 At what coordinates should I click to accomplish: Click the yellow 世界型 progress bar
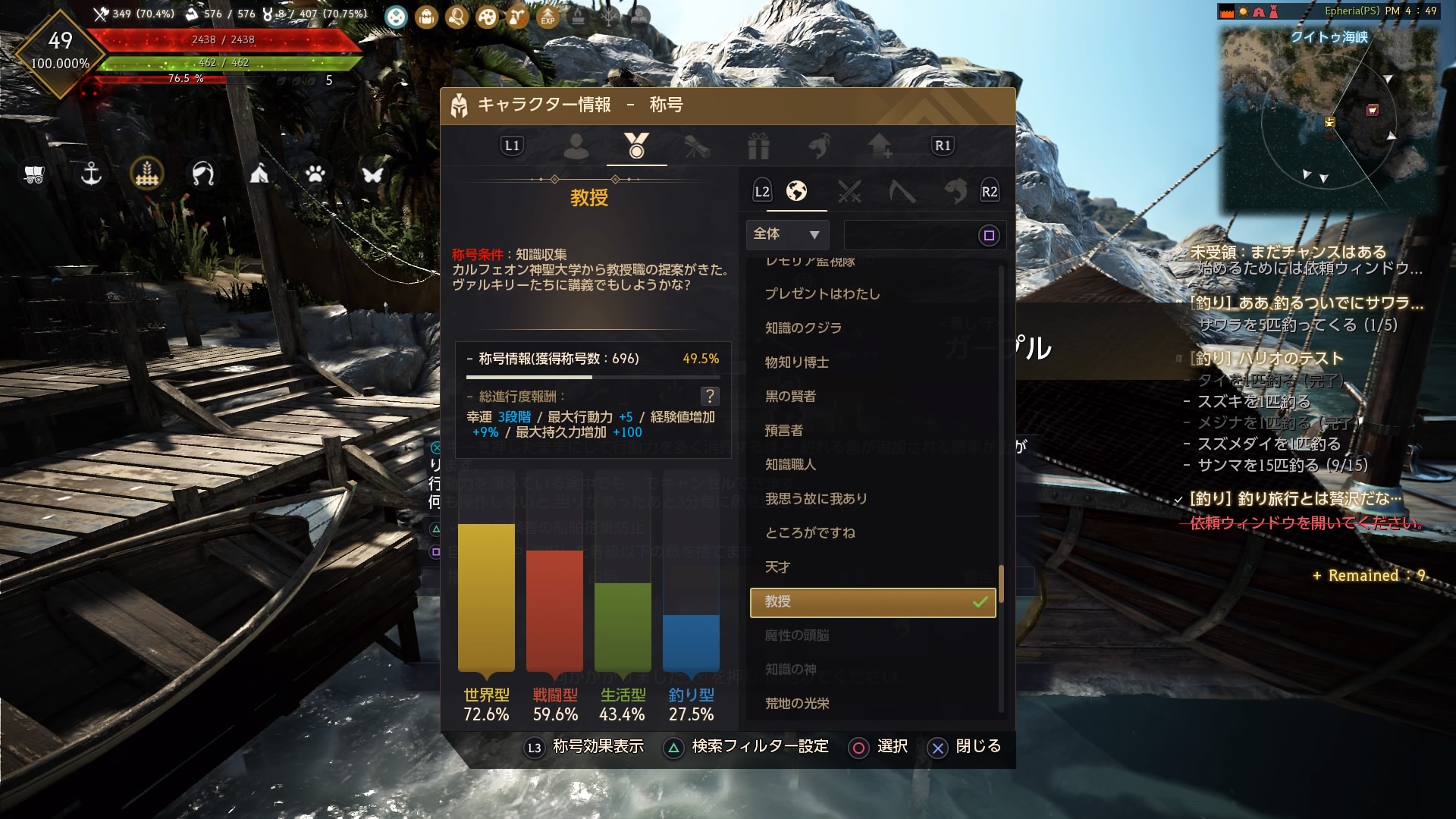485,599
